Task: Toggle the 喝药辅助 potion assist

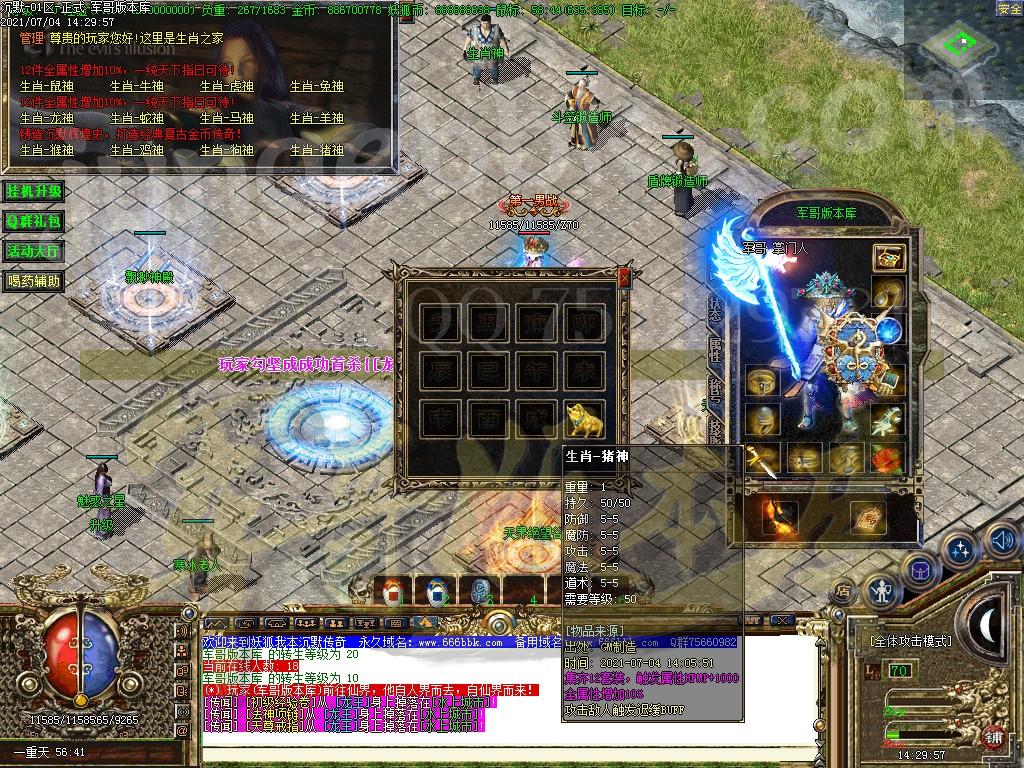Action: click(34, 281)
